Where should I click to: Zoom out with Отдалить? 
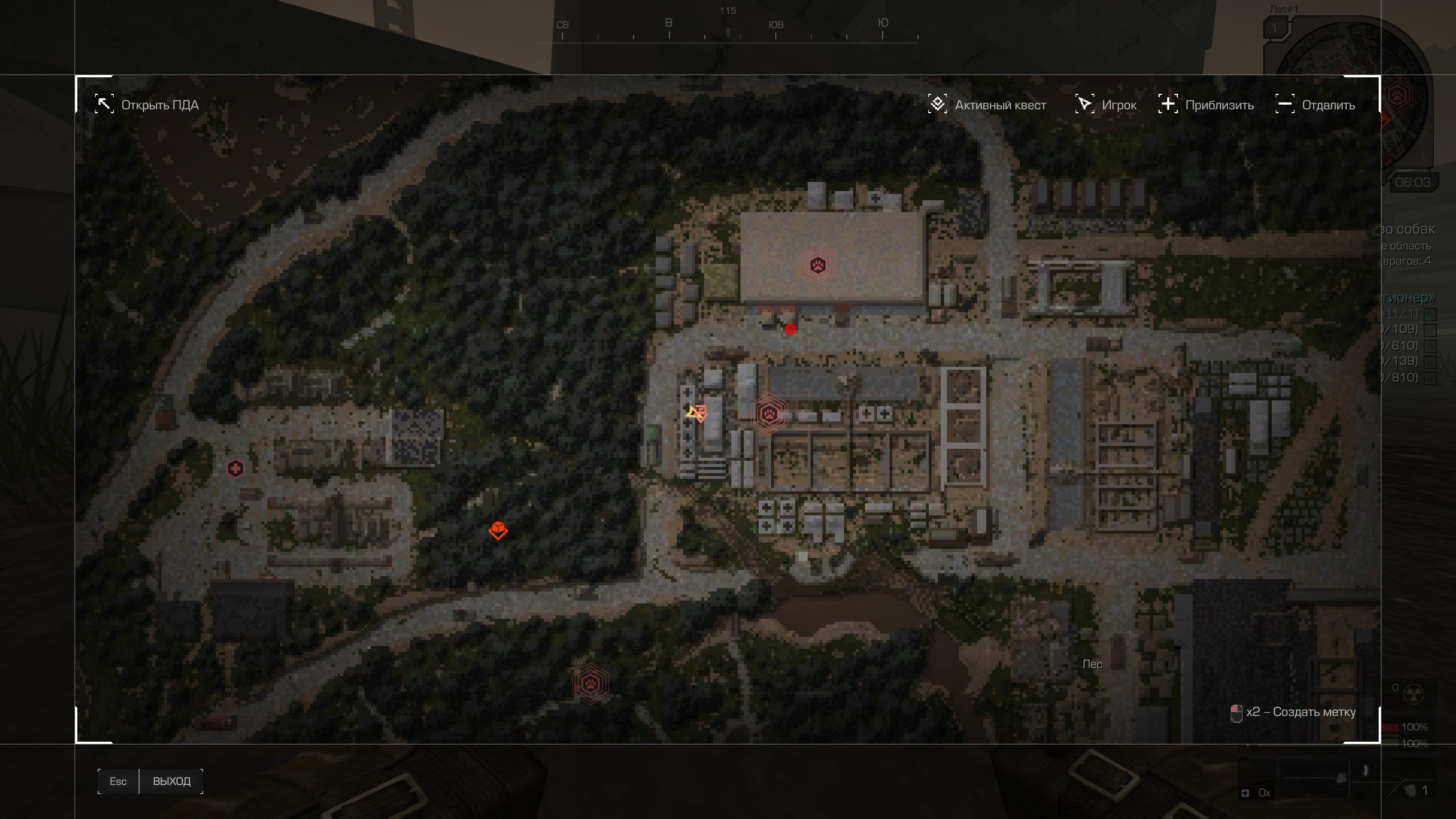click(1316, 105)
